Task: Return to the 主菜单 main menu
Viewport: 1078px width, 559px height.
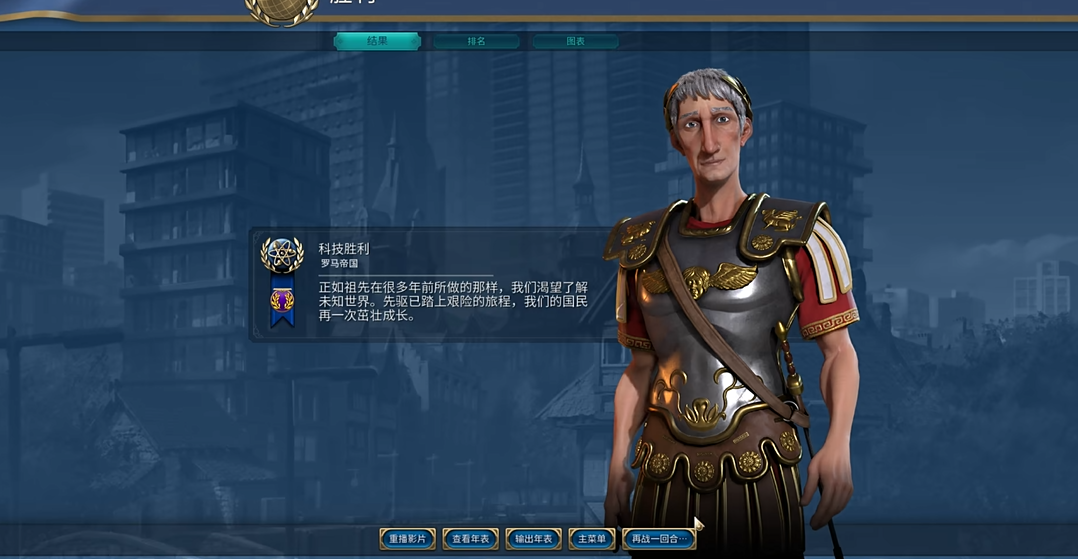Action: pyautogui.click(x=592, y=539)
